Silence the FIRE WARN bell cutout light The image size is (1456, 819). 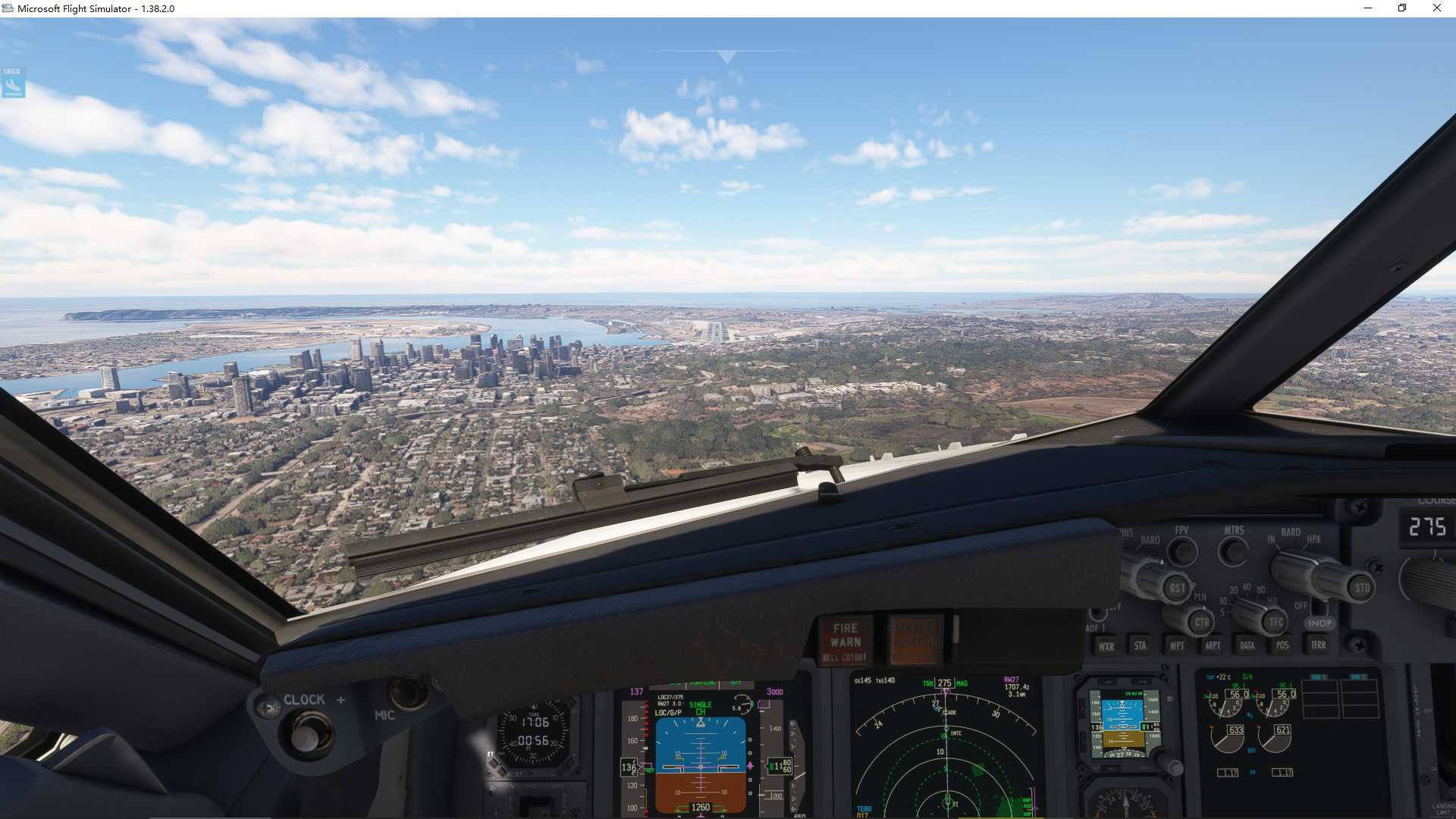pos(845,642)
